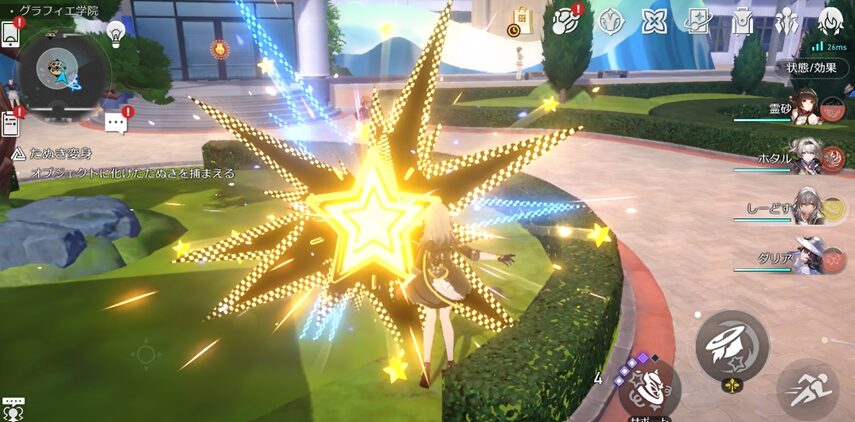Open the flame-haired character menu icon

(829, 20)
